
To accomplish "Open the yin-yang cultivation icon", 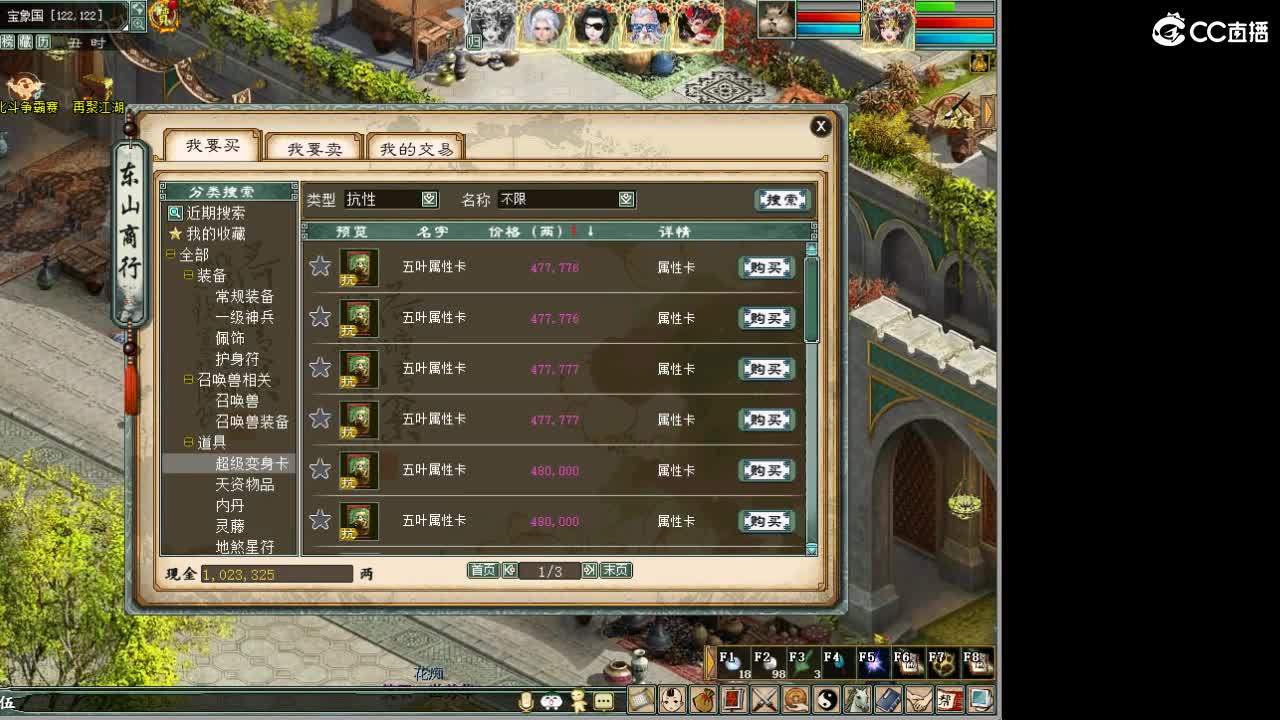I will [824, 701].
